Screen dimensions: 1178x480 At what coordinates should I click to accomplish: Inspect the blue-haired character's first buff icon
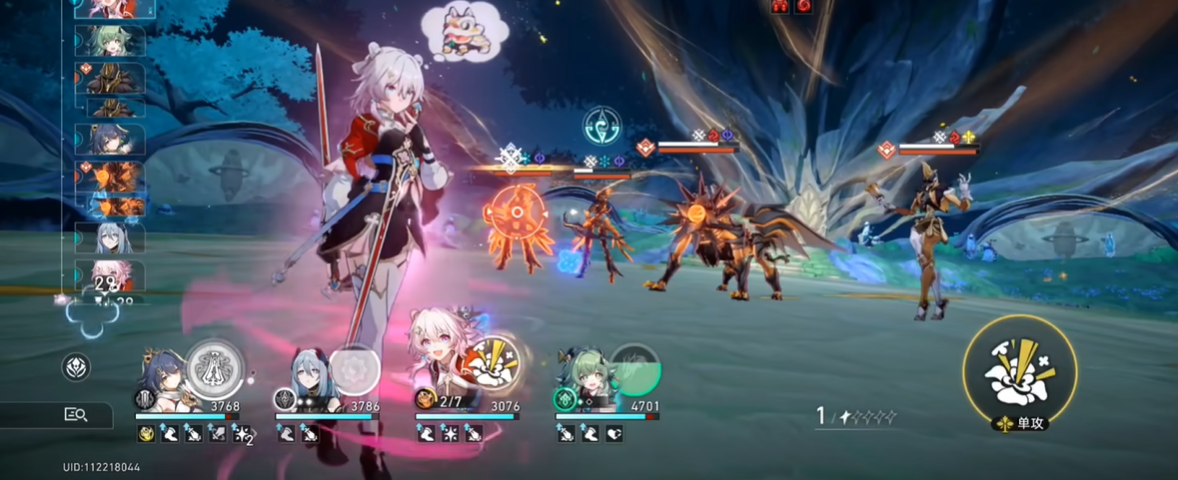(x=145, y=433)
